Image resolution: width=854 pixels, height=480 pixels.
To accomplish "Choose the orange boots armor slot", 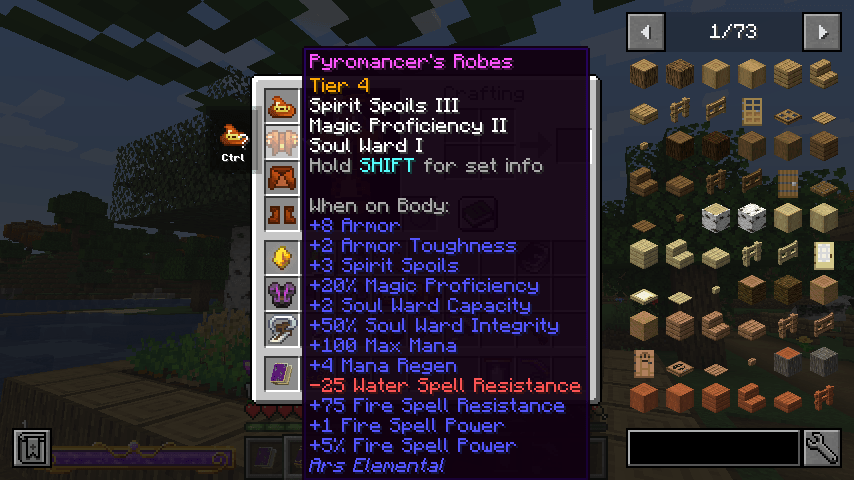I will 280,214.
